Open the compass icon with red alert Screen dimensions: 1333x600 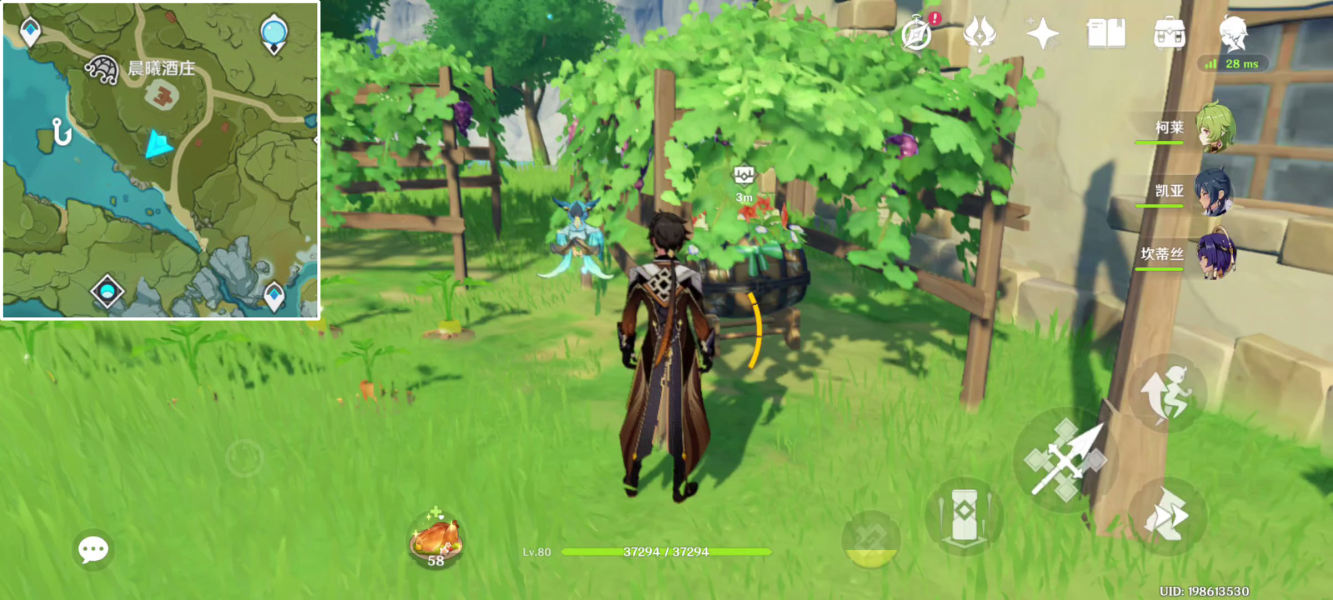click(917, 34)
